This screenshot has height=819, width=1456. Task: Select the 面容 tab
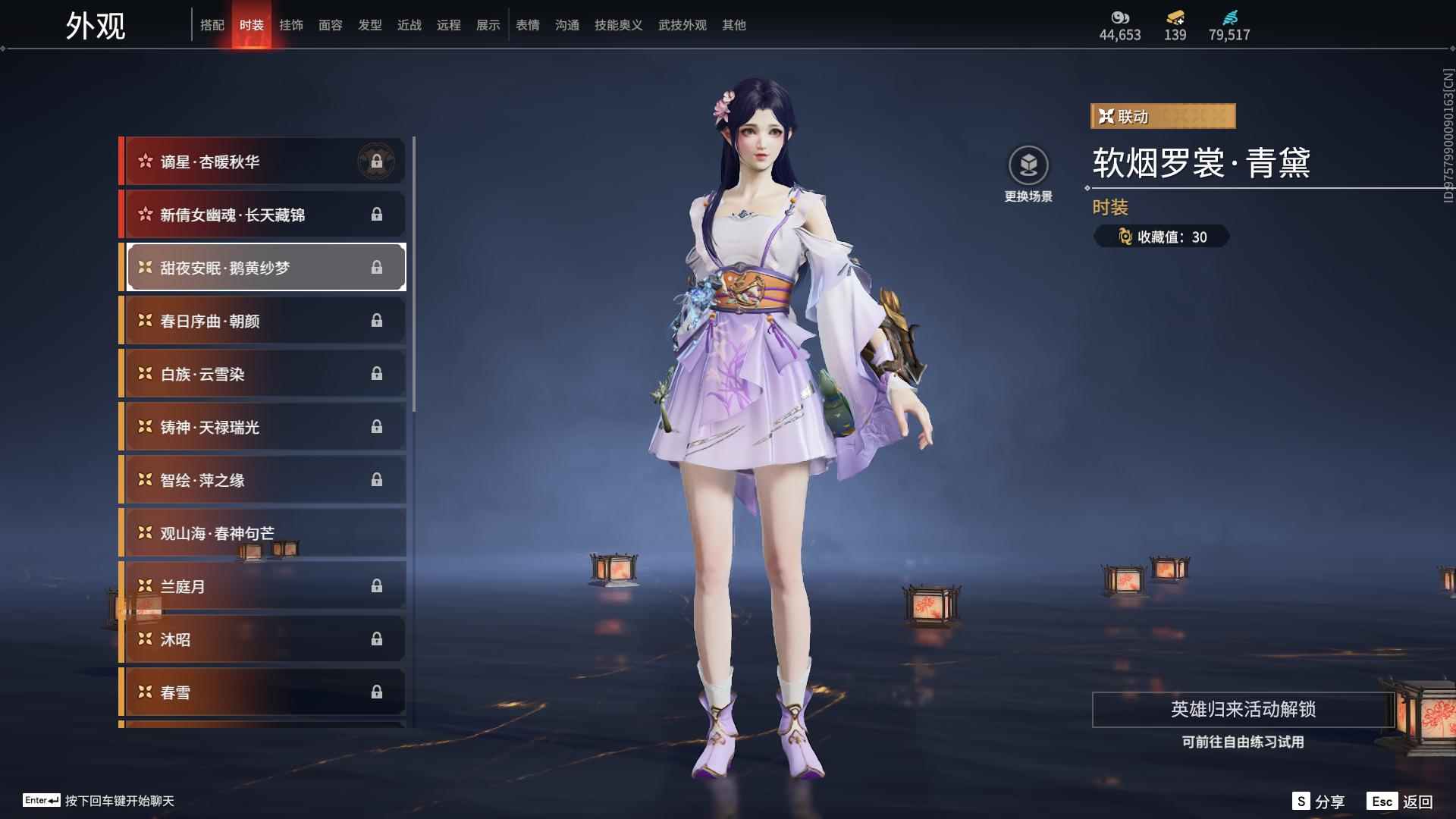331,25
